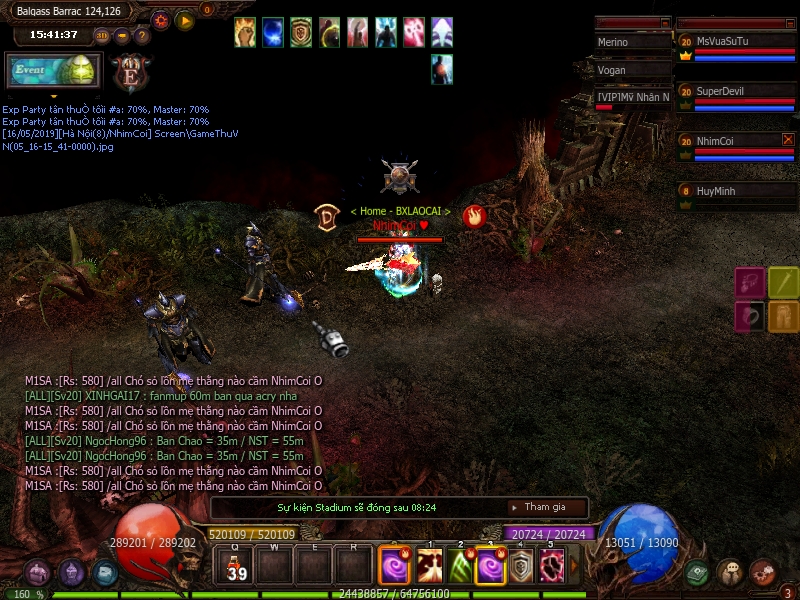800x600 pixels.
Task: Select Vogan in the target list
Action: [x=632, y=70]
